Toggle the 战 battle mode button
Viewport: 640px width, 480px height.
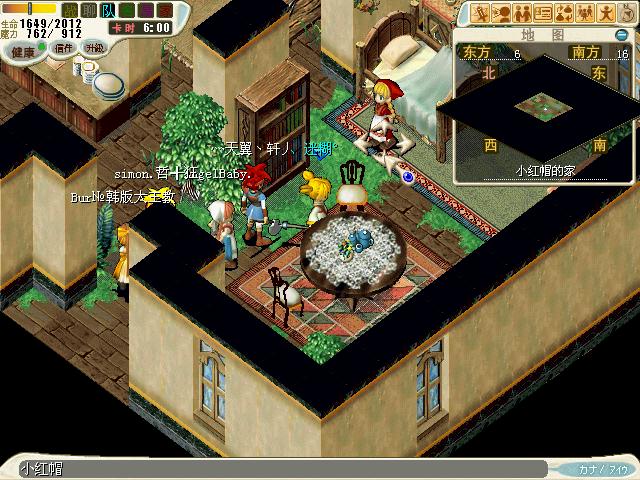pos(70,9)
